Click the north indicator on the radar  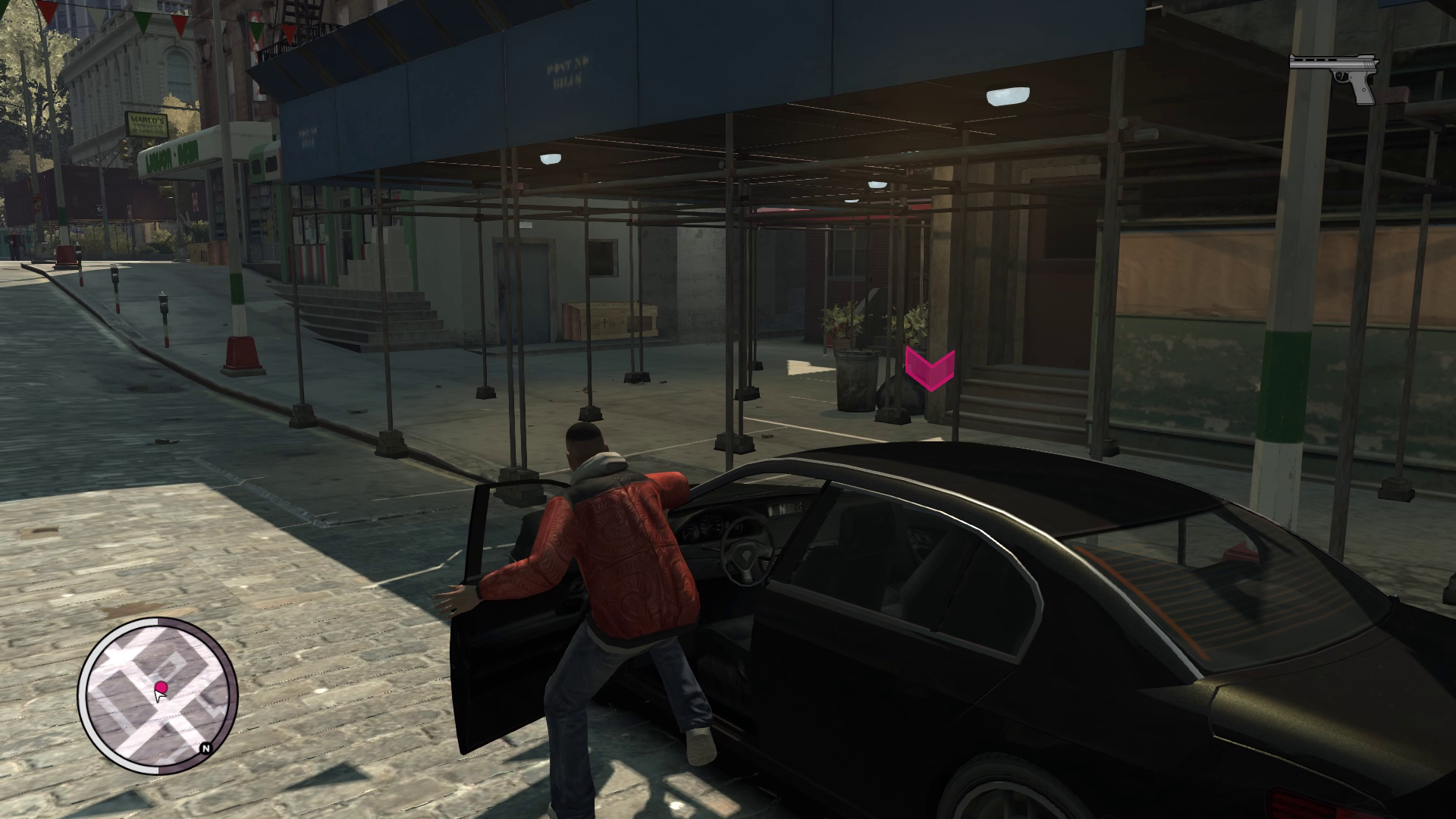pyautogui.click(x=206, y=748)
